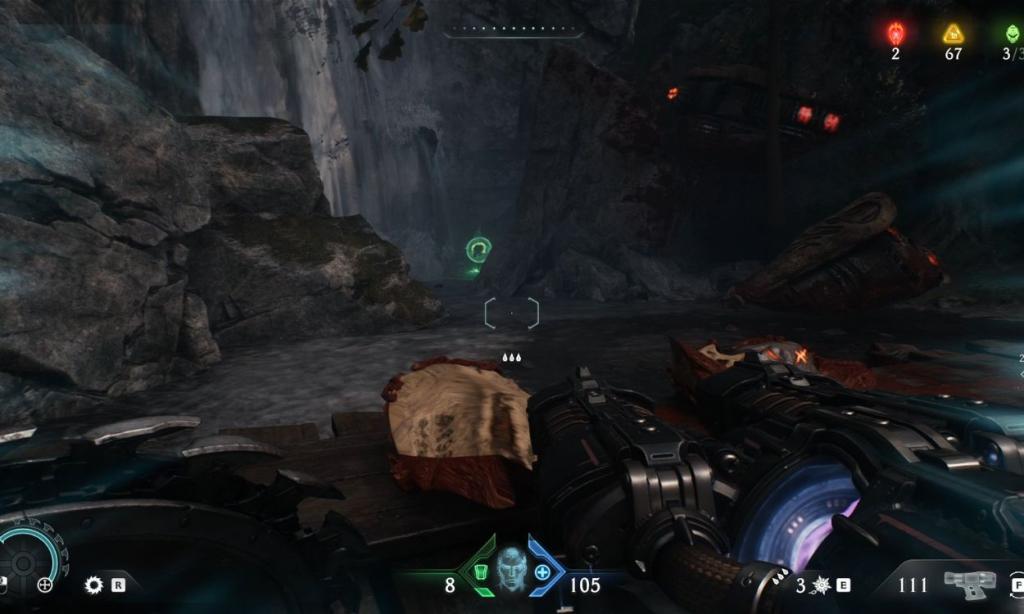Click the green helmet extra lives icon
This screenshot has width=1024, height=614.
click(1012, 34)
